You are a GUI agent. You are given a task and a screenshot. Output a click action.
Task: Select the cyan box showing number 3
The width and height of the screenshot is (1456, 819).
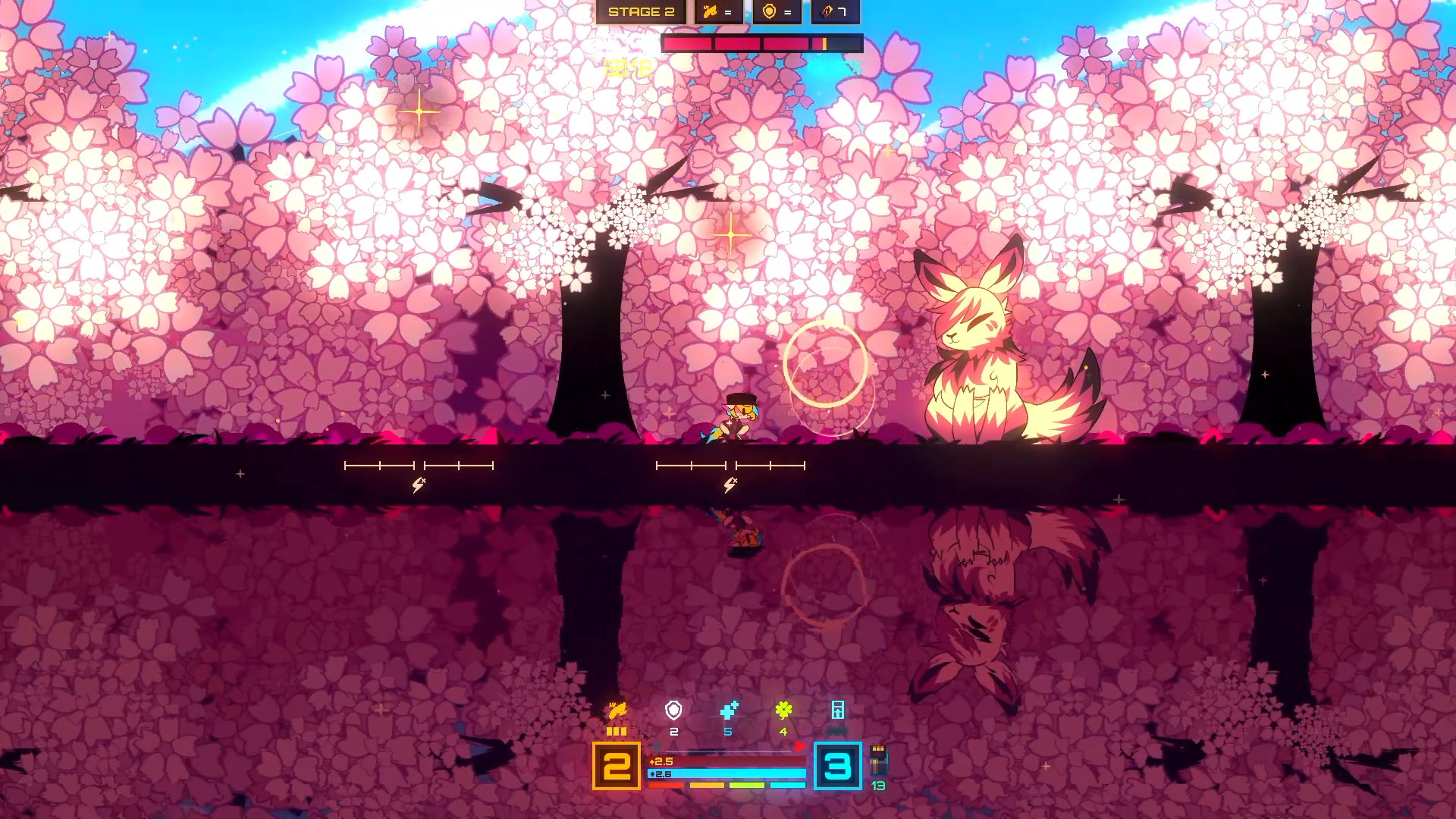(x=838, y=766)
